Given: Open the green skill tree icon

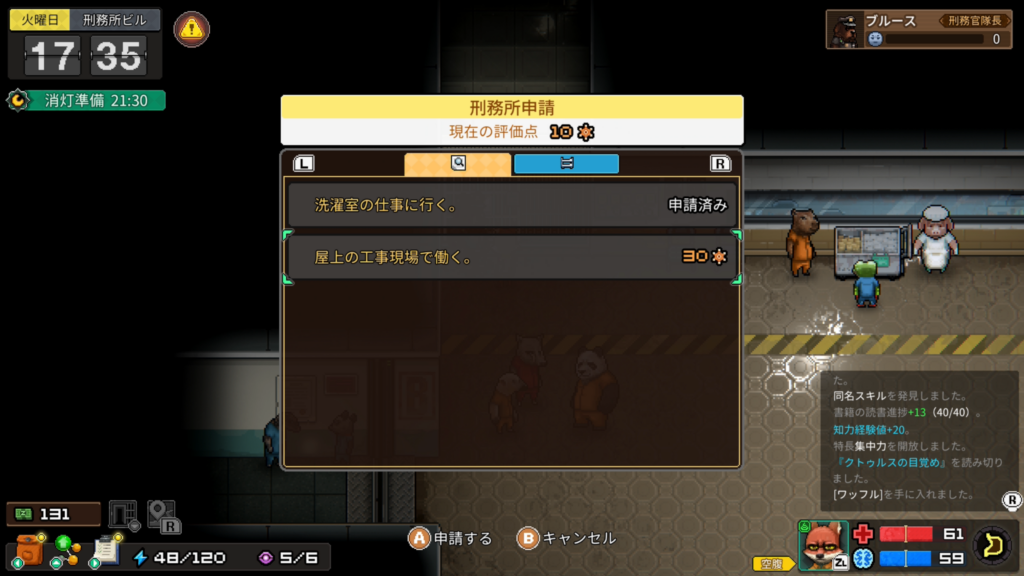Looking at the screenshot, I should coord(67,548).
